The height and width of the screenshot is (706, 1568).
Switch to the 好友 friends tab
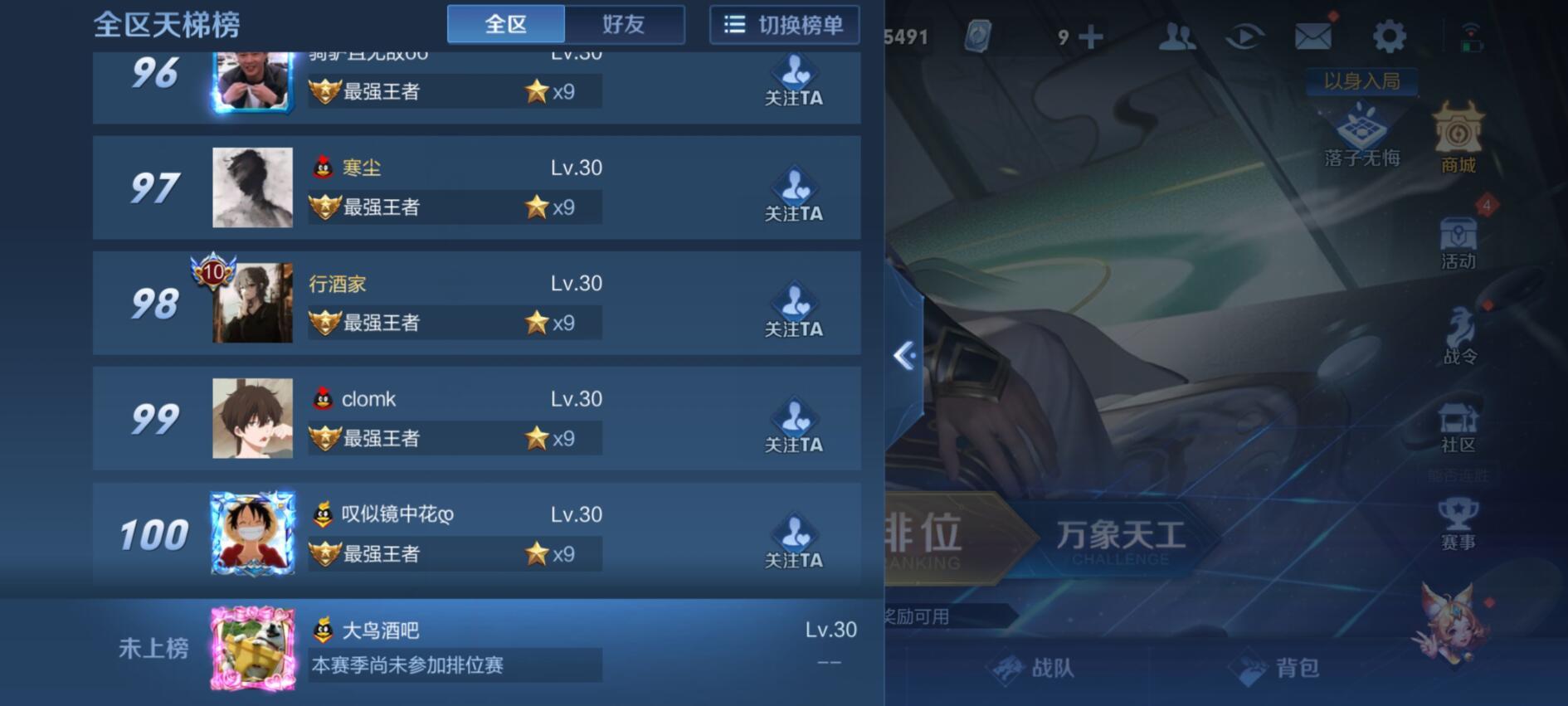pyautogui.click(x=625, y=24)
